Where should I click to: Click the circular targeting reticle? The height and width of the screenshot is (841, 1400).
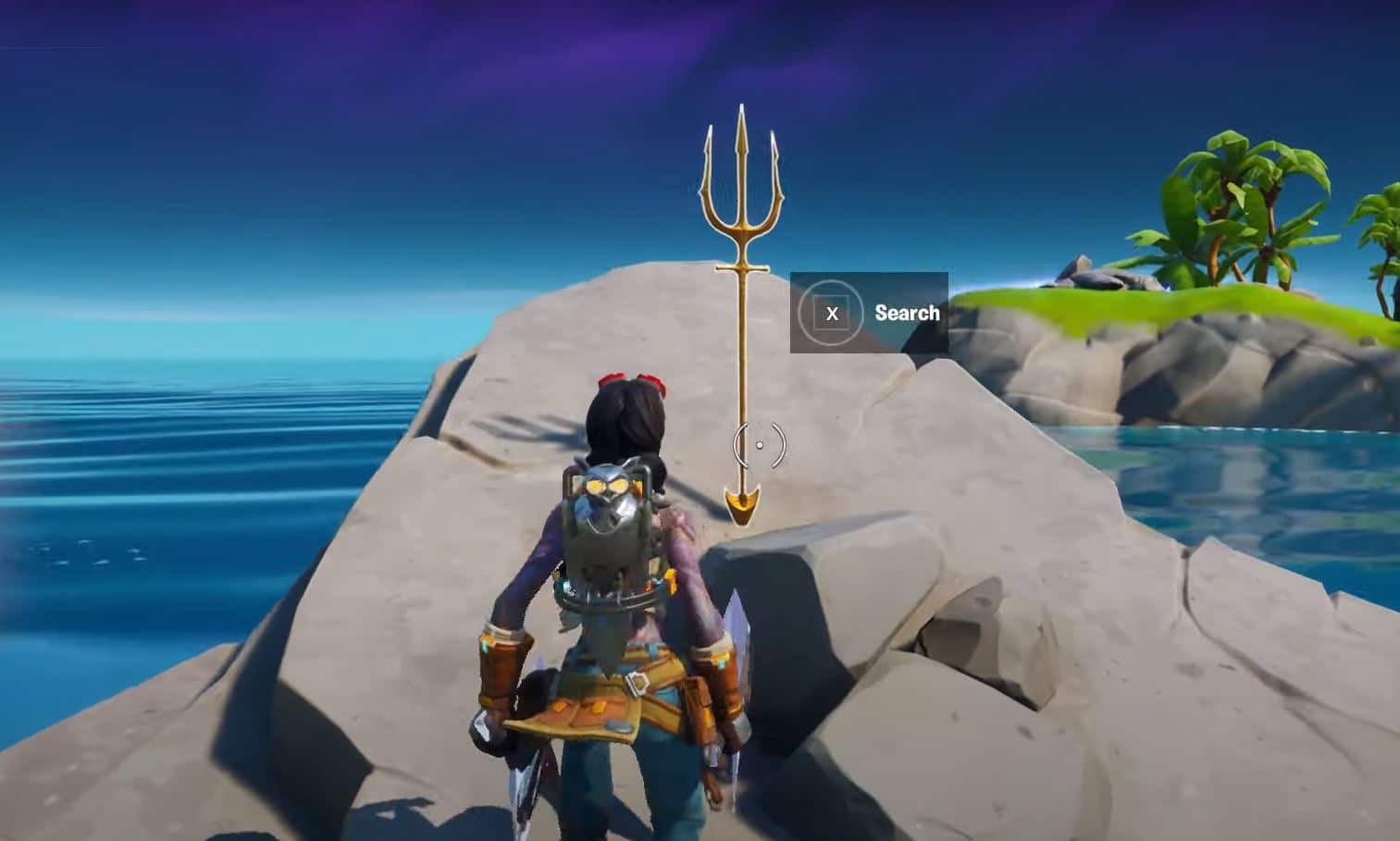pos(761,447)
